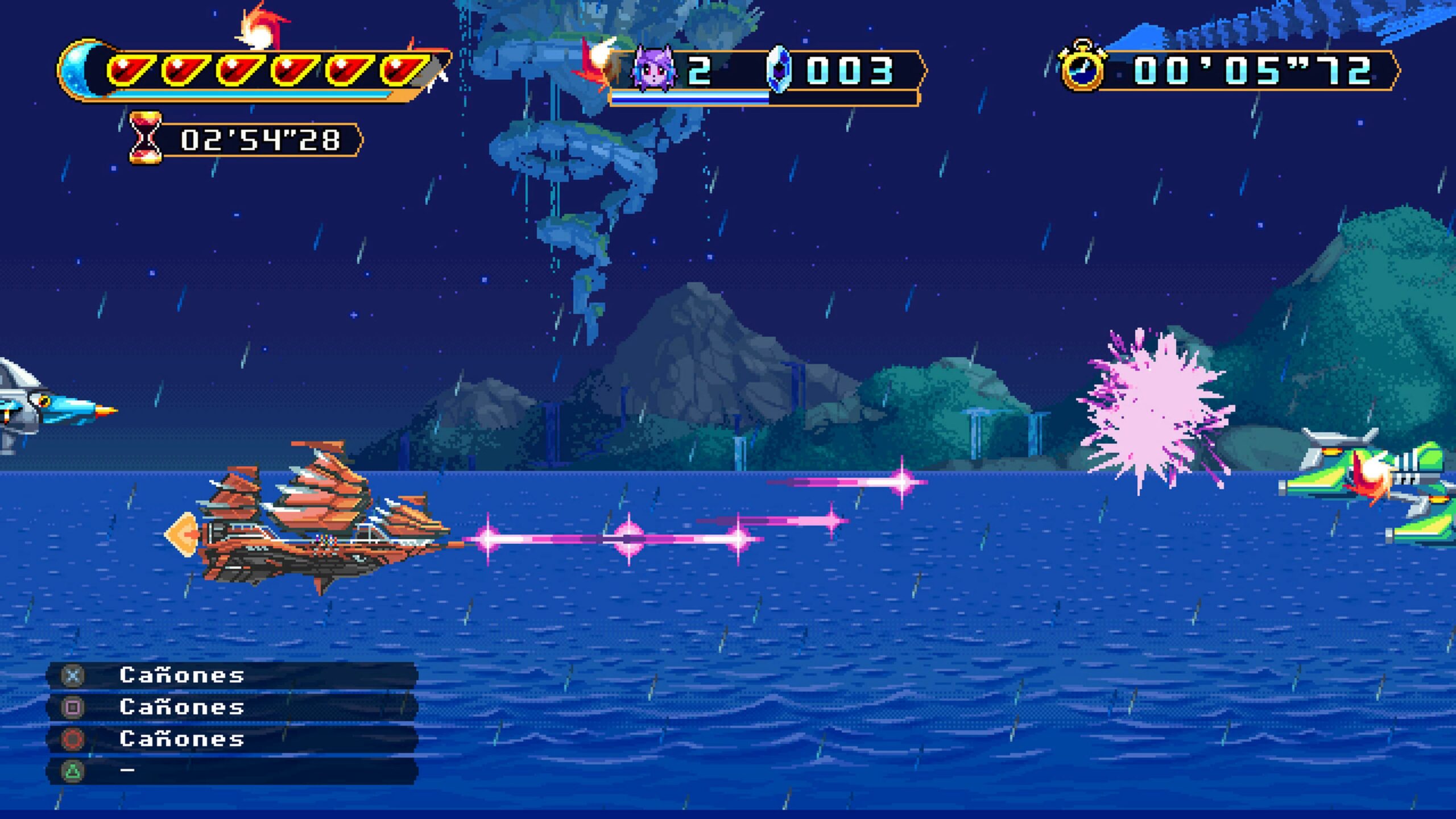Click the red hourglass countdown icon

(x=145, y=138)
